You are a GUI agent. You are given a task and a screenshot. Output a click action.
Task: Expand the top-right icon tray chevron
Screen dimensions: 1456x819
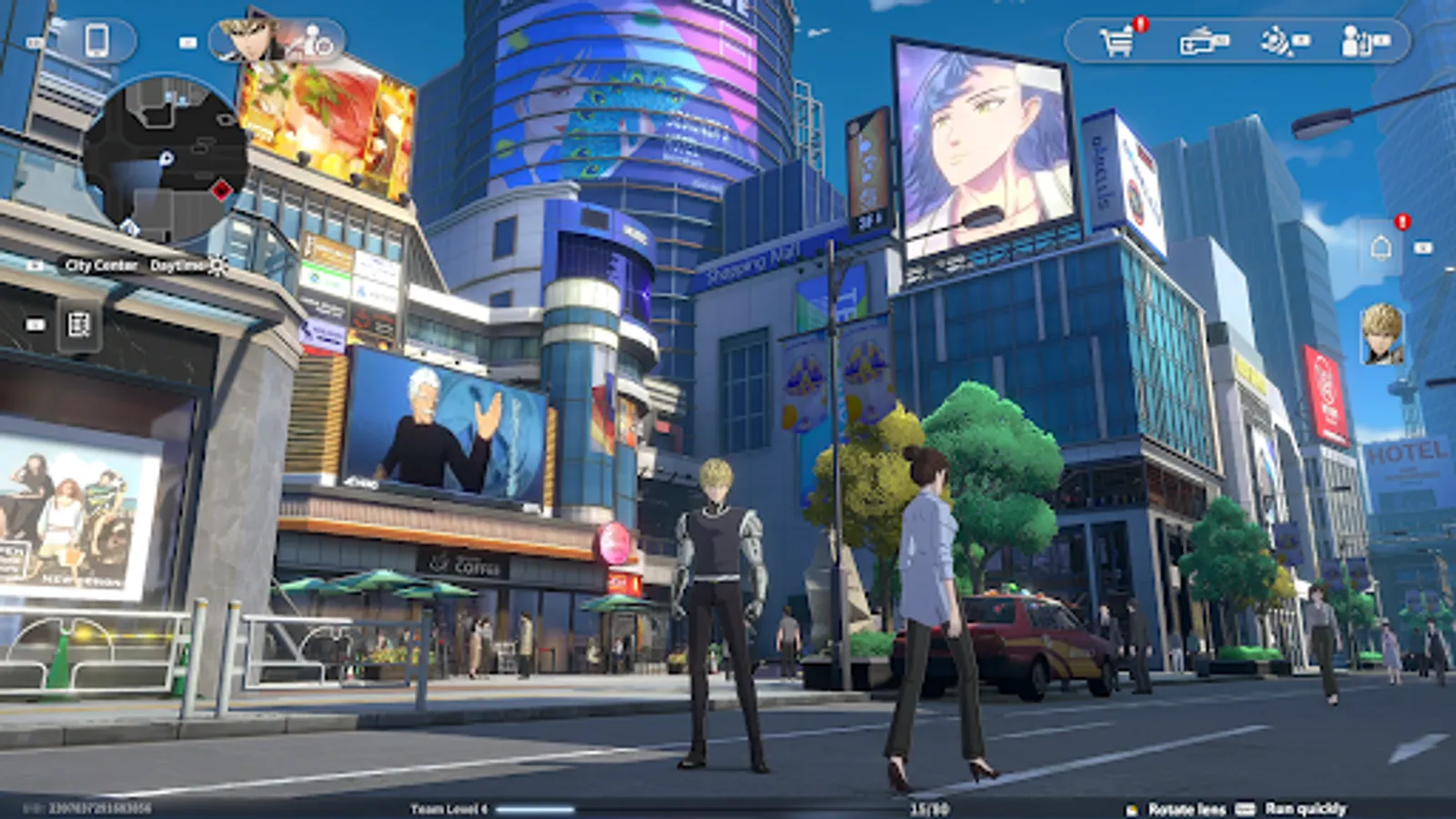coord(1382,41)
